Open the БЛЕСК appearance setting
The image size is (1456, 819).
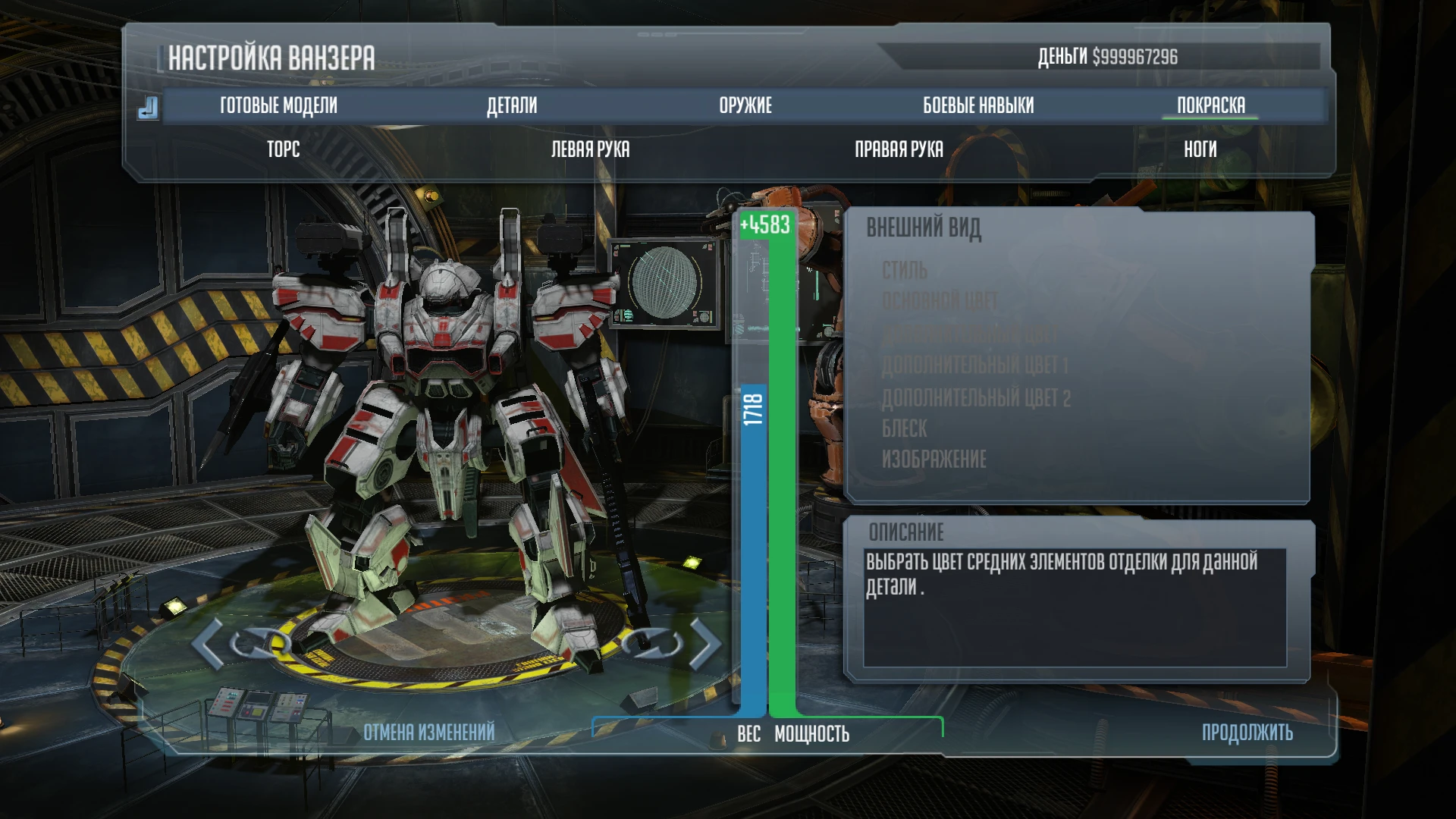[903, 428]
